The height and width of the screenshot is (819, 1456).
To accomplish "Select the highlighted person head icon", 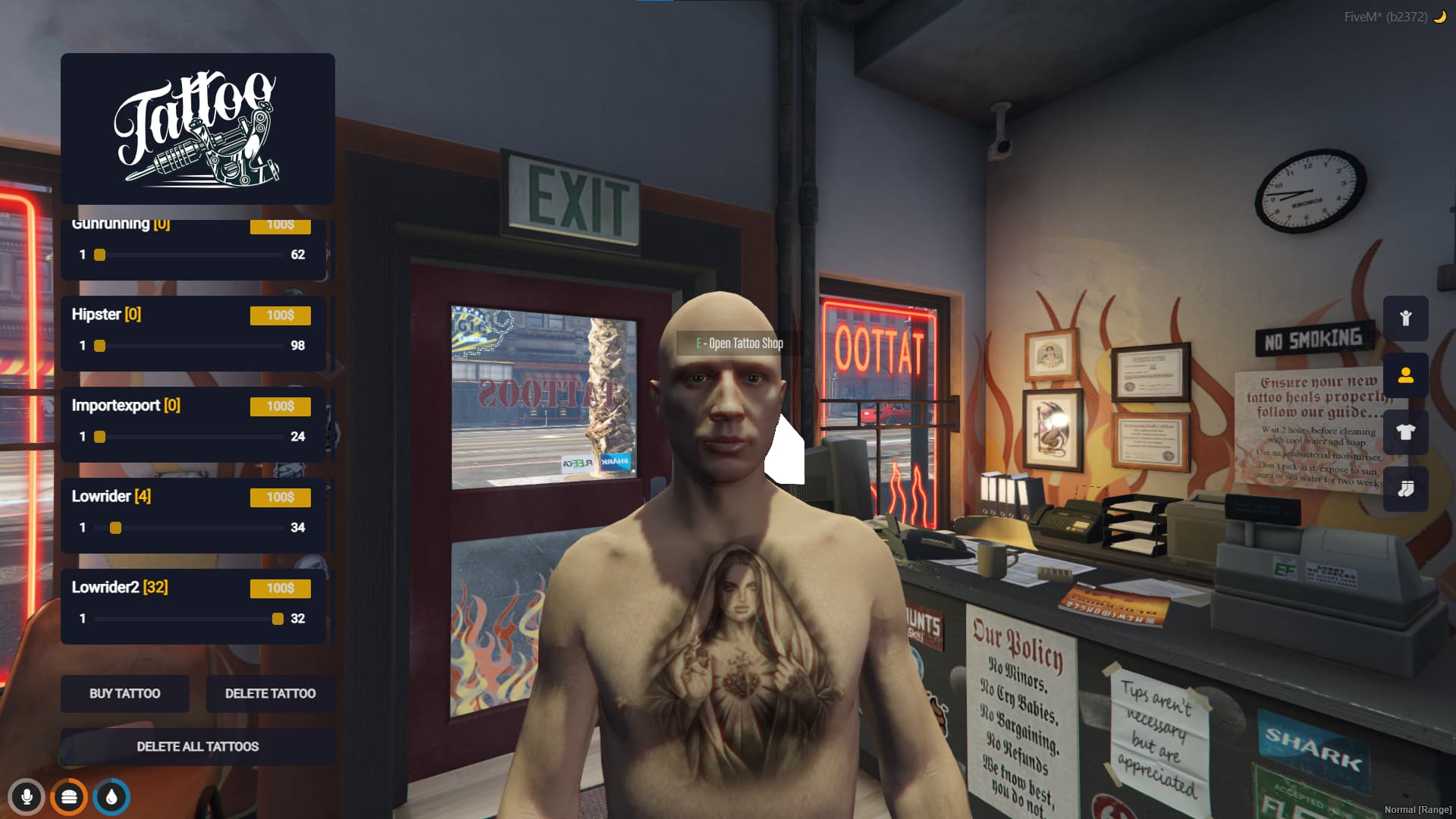I will coord(1406,375).
